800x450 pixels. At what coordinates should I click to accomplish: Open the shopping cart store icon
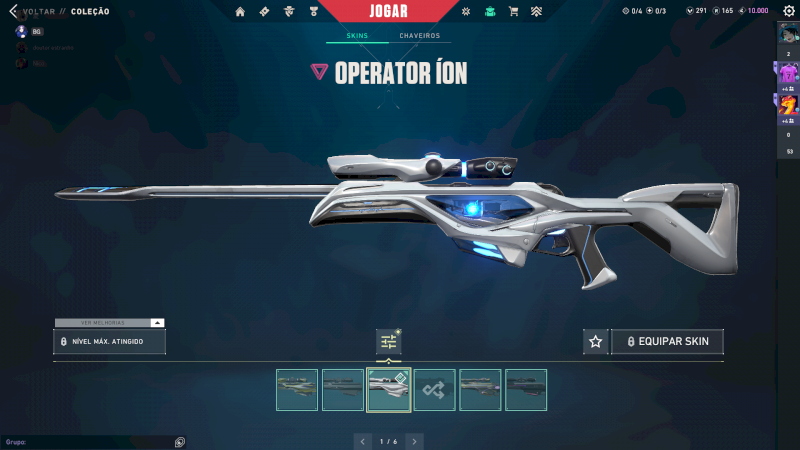coord(513,12)
